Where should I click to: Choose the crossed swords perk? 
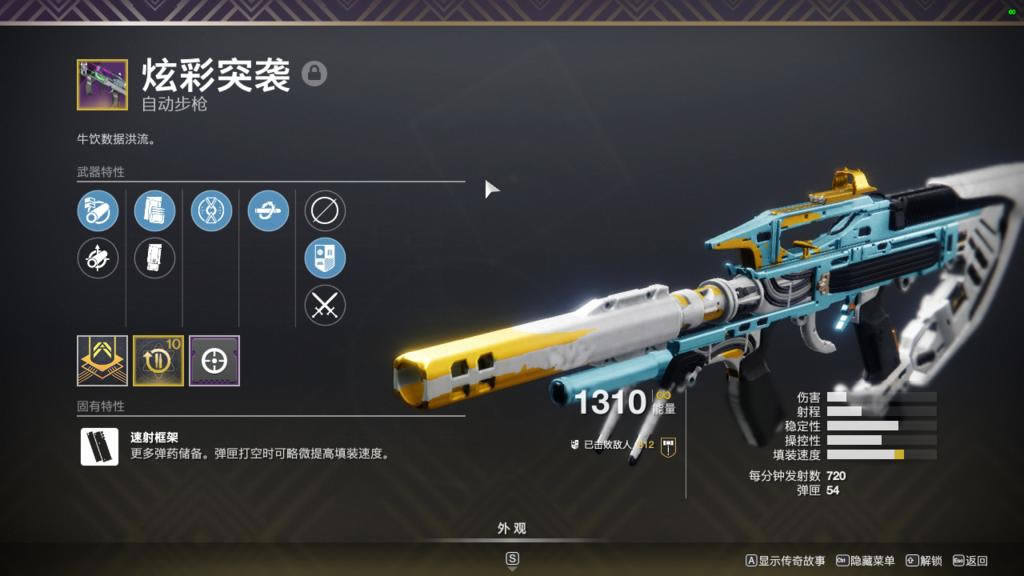325,305
